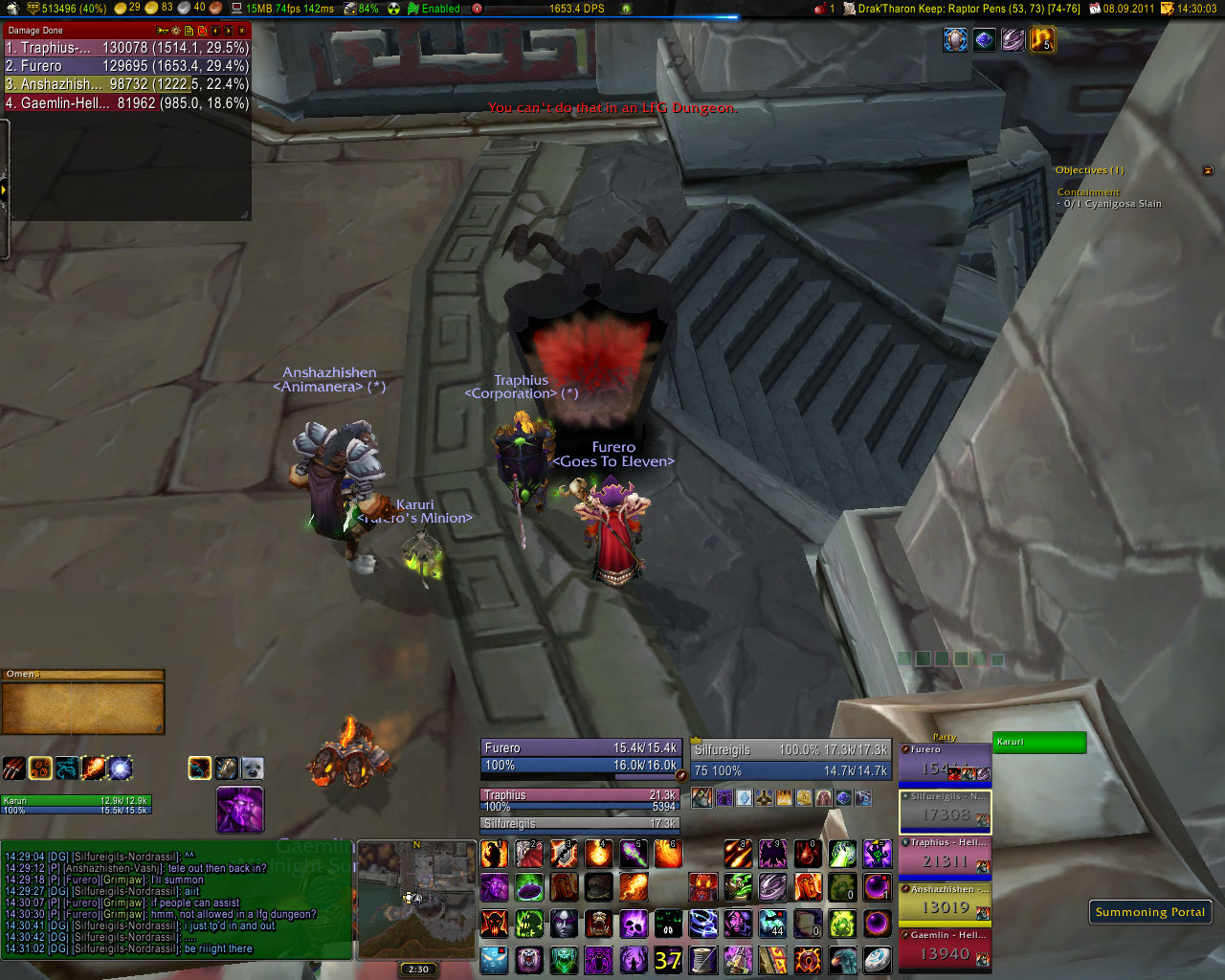Click the chat log window

tap(177, 900)
